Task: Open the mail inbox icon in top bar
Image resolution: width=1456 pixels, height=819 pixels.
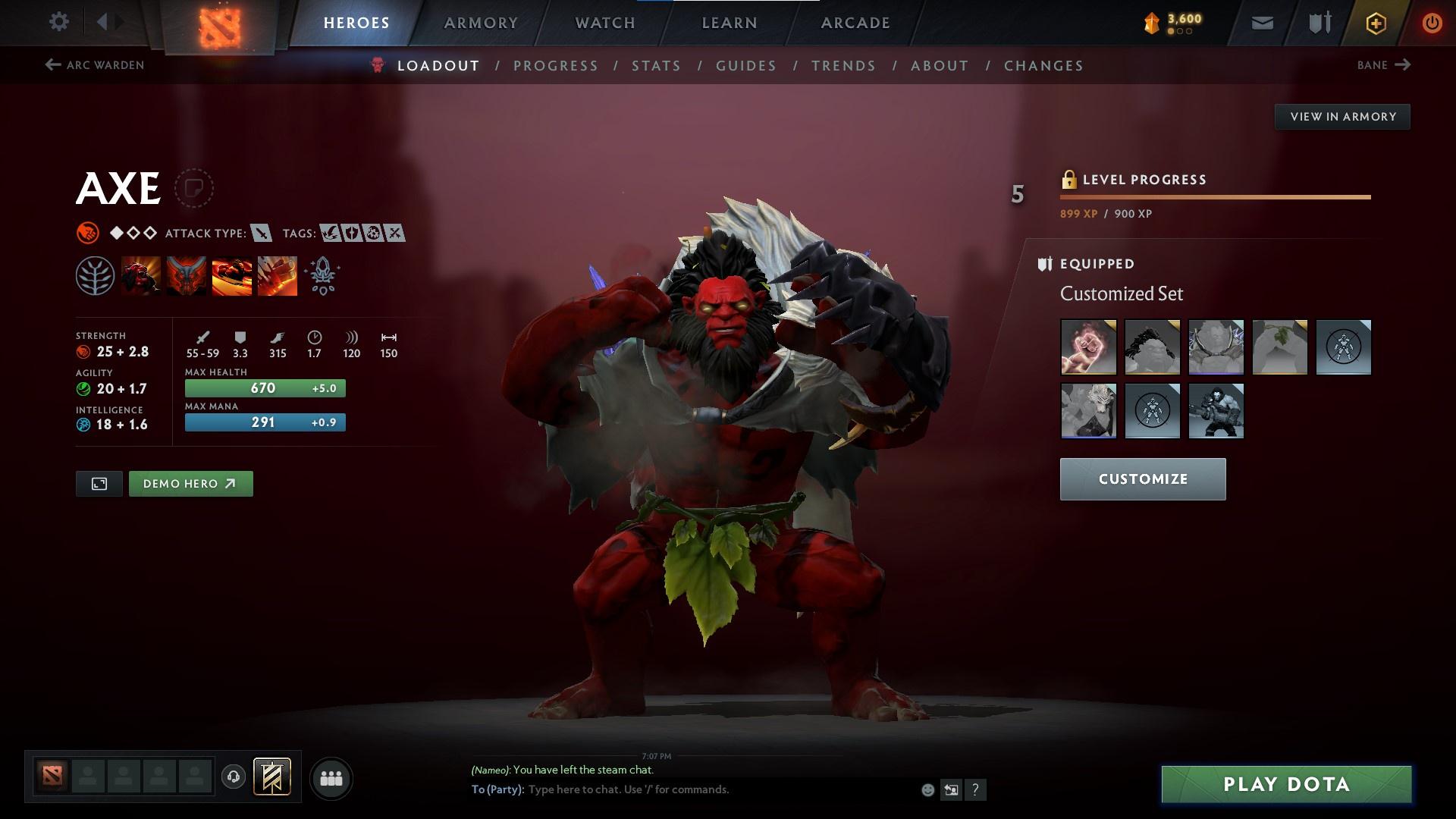Action: tap(1261, 22)
